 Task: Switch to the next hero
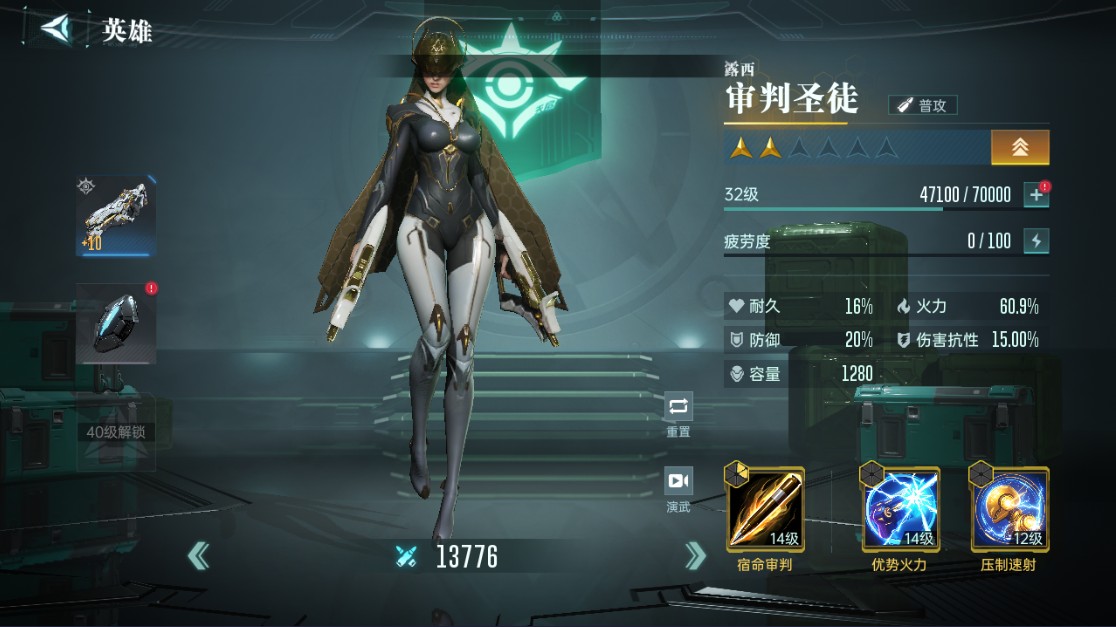[x=695, y=556]
